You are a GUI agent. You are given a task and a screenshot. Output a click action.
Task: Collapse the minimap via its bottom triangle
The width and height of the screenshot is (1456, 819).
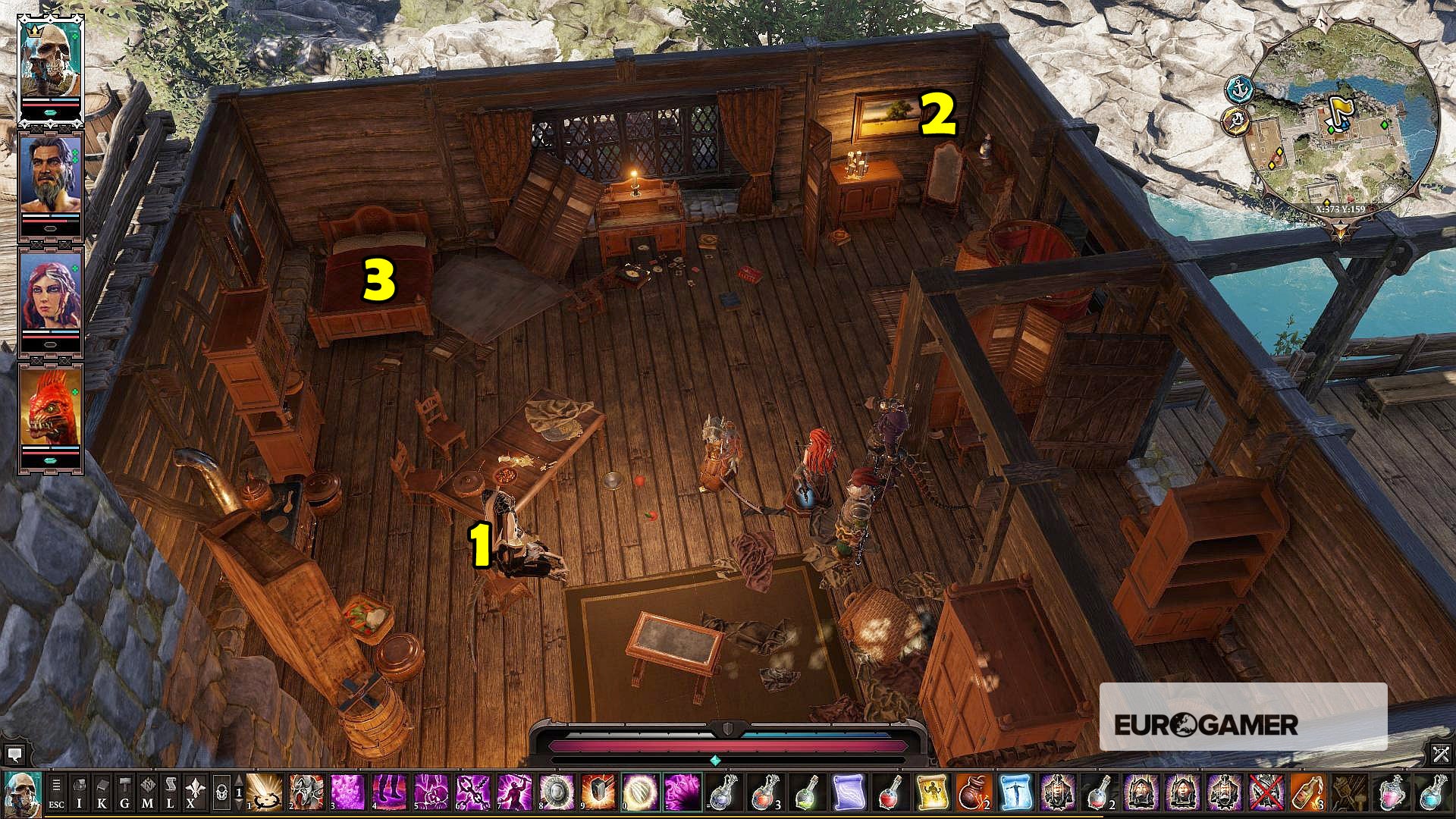1340,229
